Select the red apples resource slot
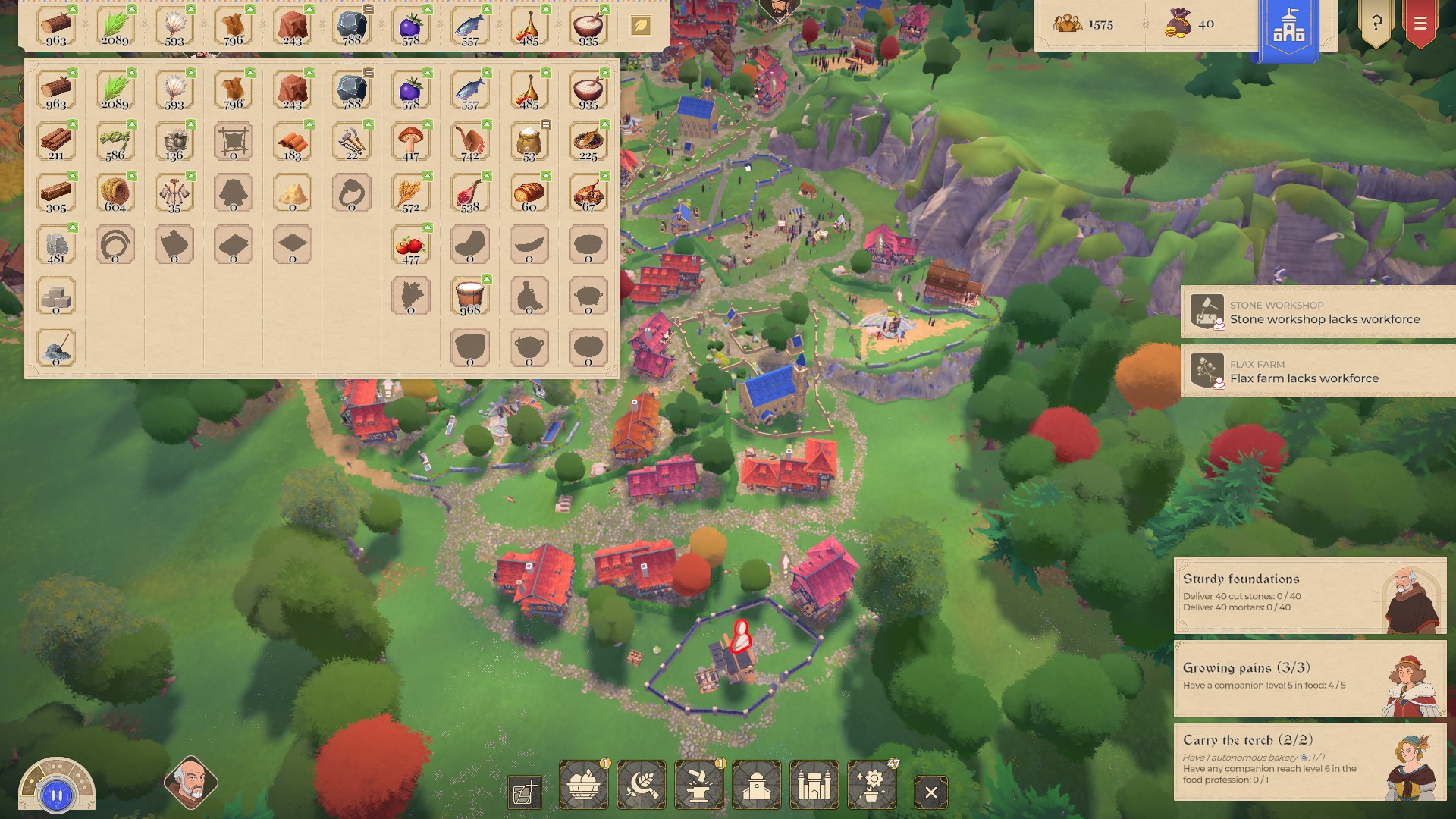1456x819 pixels. (411, 245)
